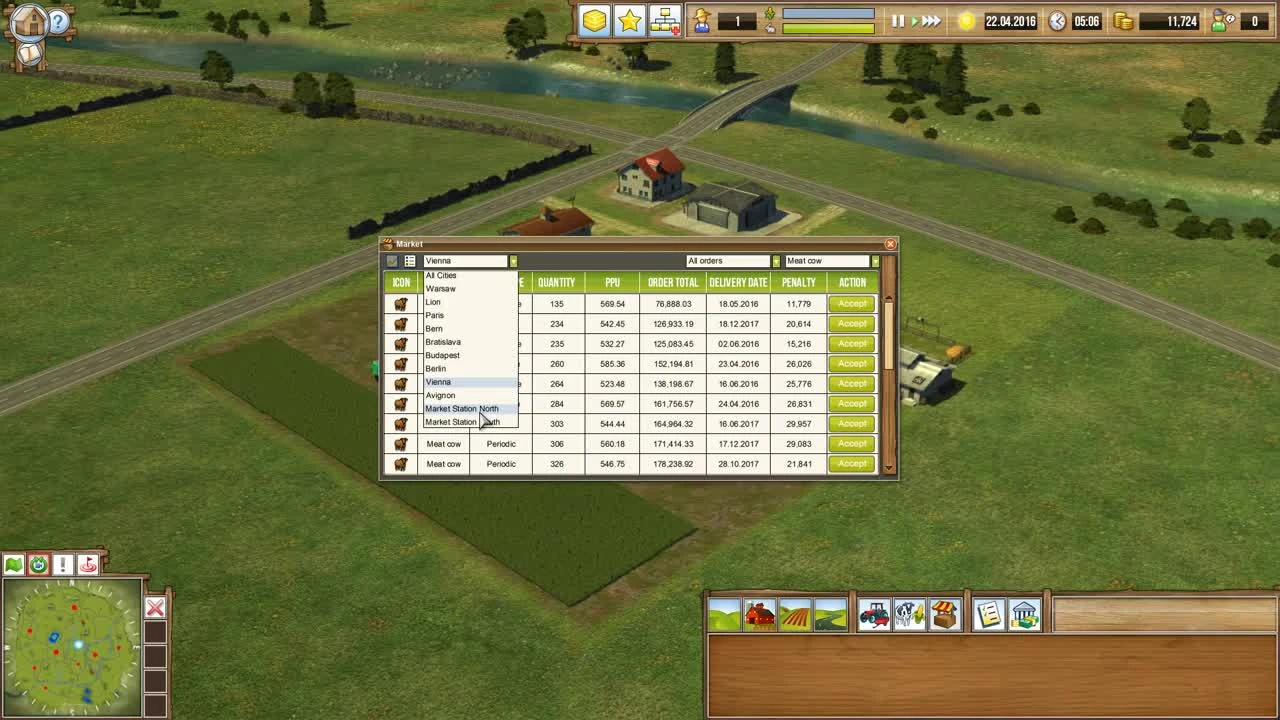
Task: Open the fields panel
Action: pos(795,615)
